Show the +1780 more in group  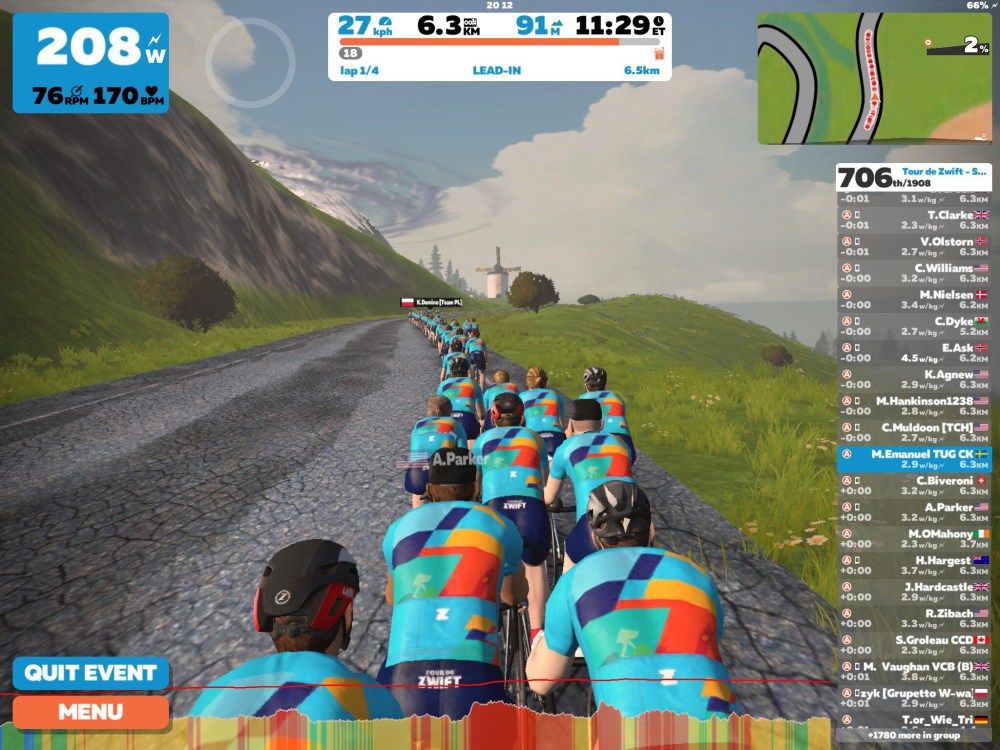pyautogui.click(x=913, y=735)
